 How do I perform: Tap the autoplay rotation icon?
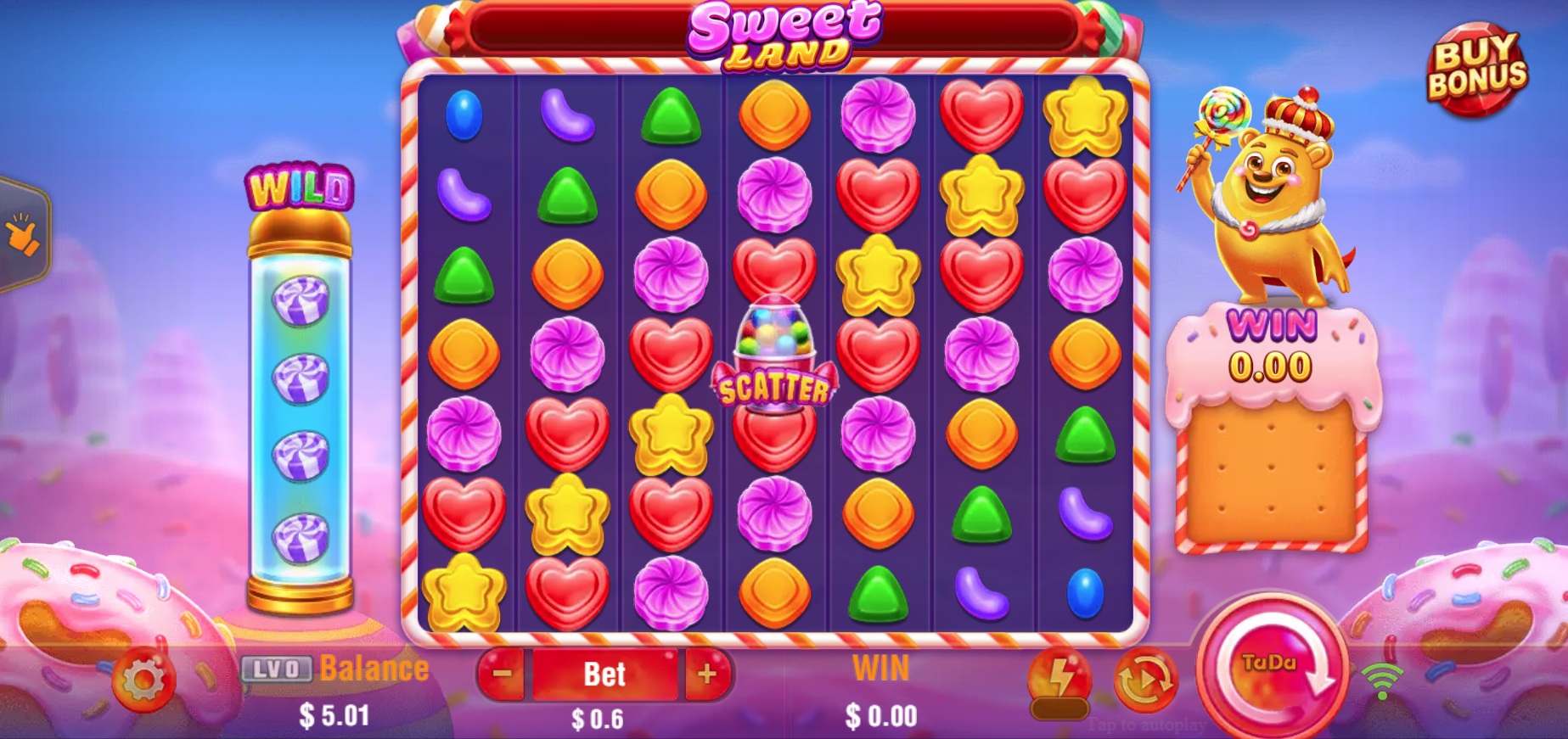[x=1146, y=679]
